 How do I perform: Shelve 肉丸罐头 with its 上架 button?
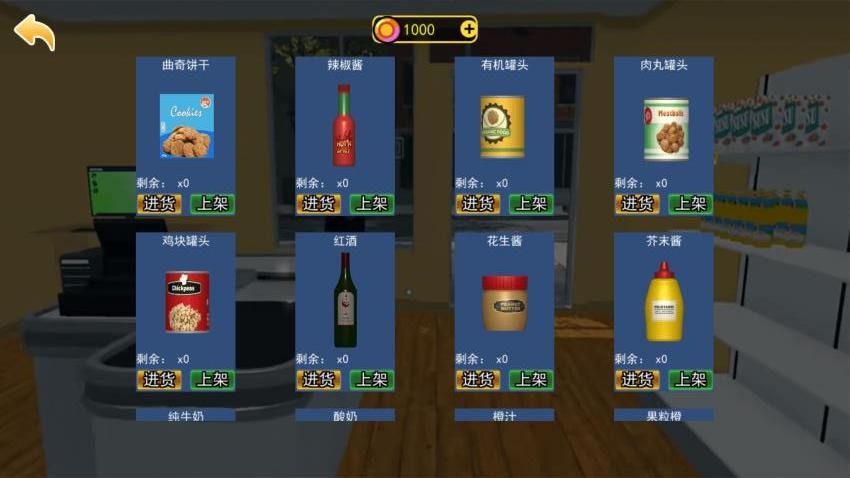(x=690, y=204)
